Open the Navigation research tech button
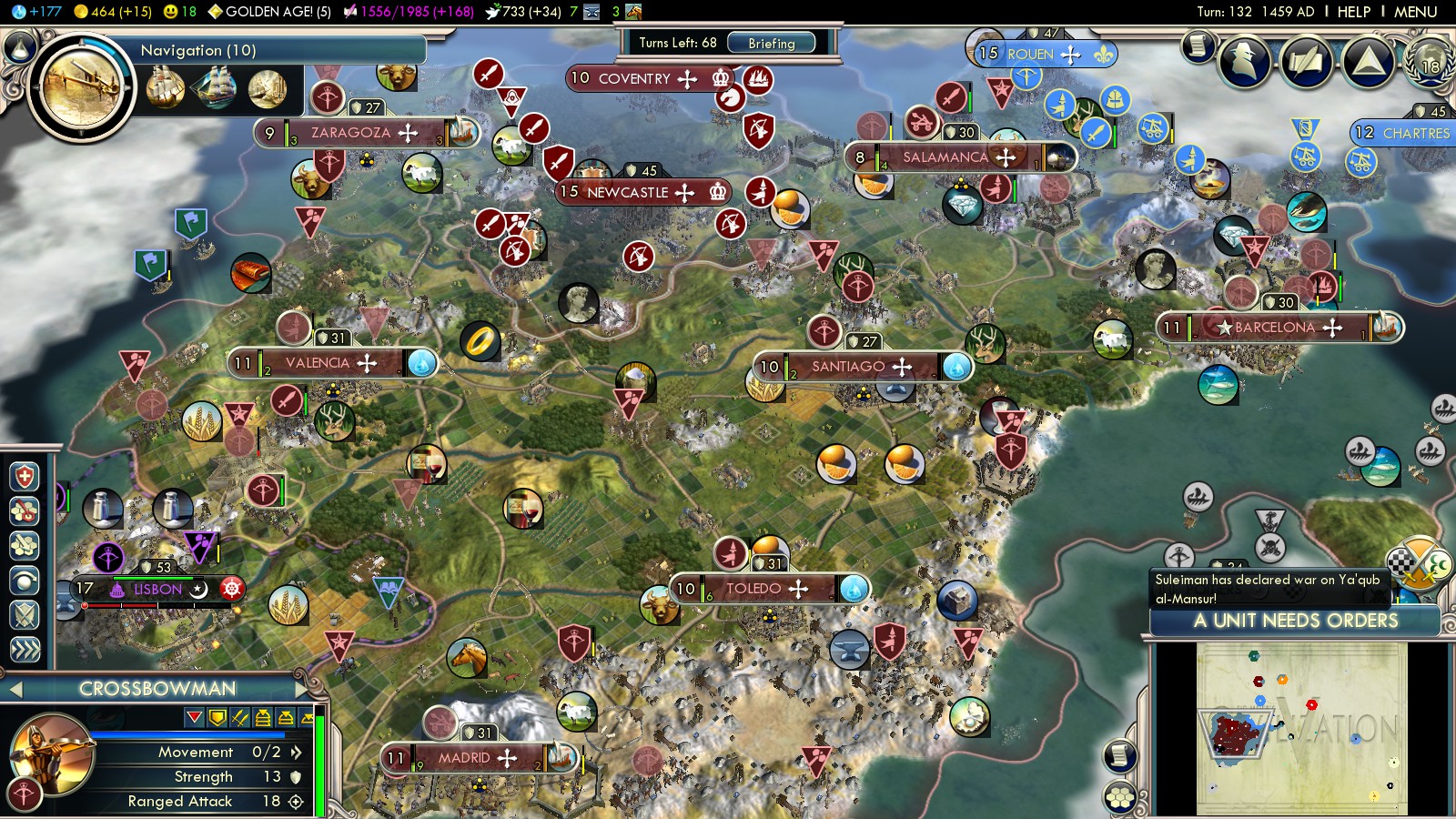This screenshot has width=1456, height=819. tap(81, 89)
